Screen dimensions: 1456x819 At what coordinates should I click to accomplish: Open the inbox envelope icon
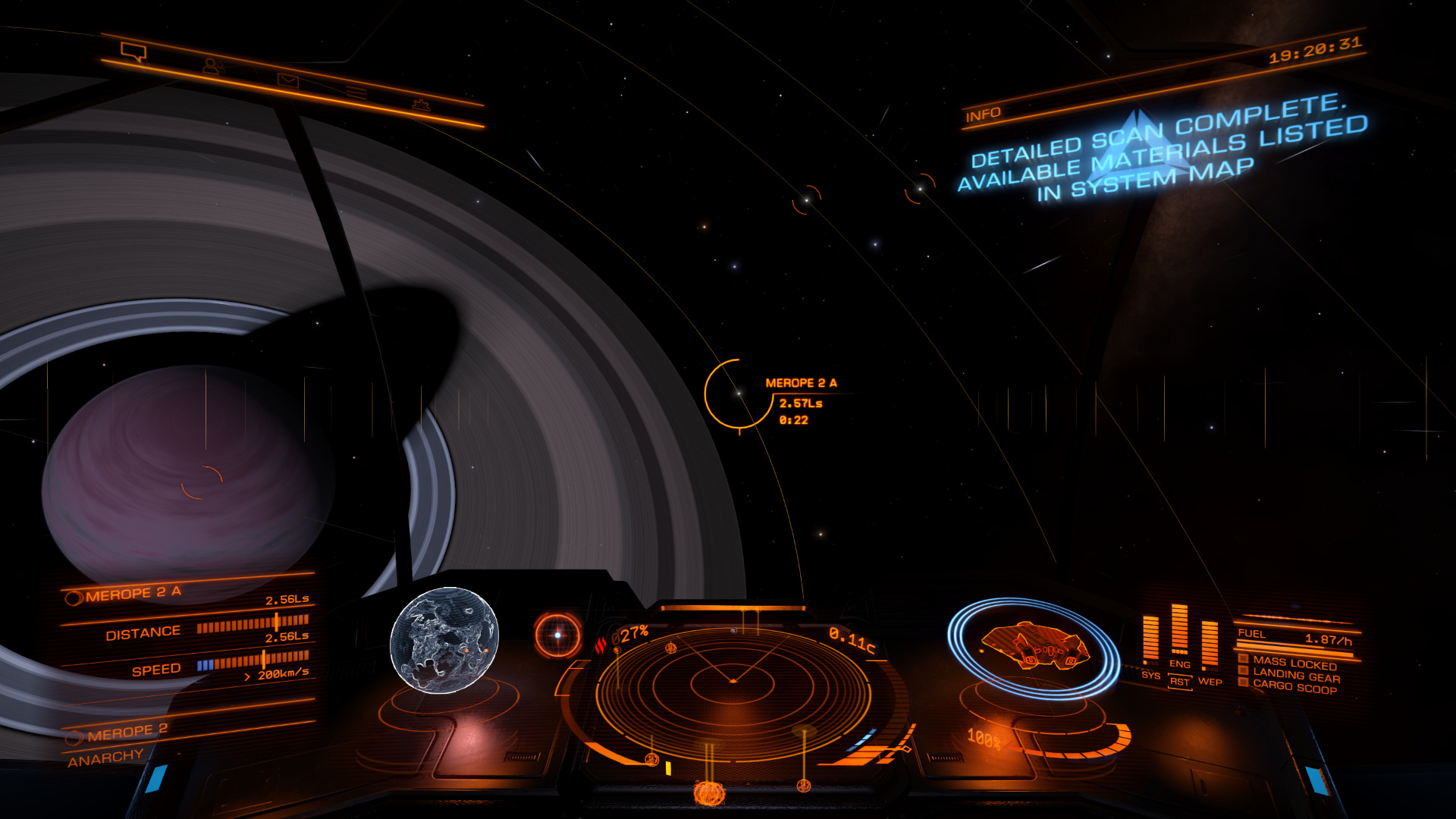(x=287, y=80)
